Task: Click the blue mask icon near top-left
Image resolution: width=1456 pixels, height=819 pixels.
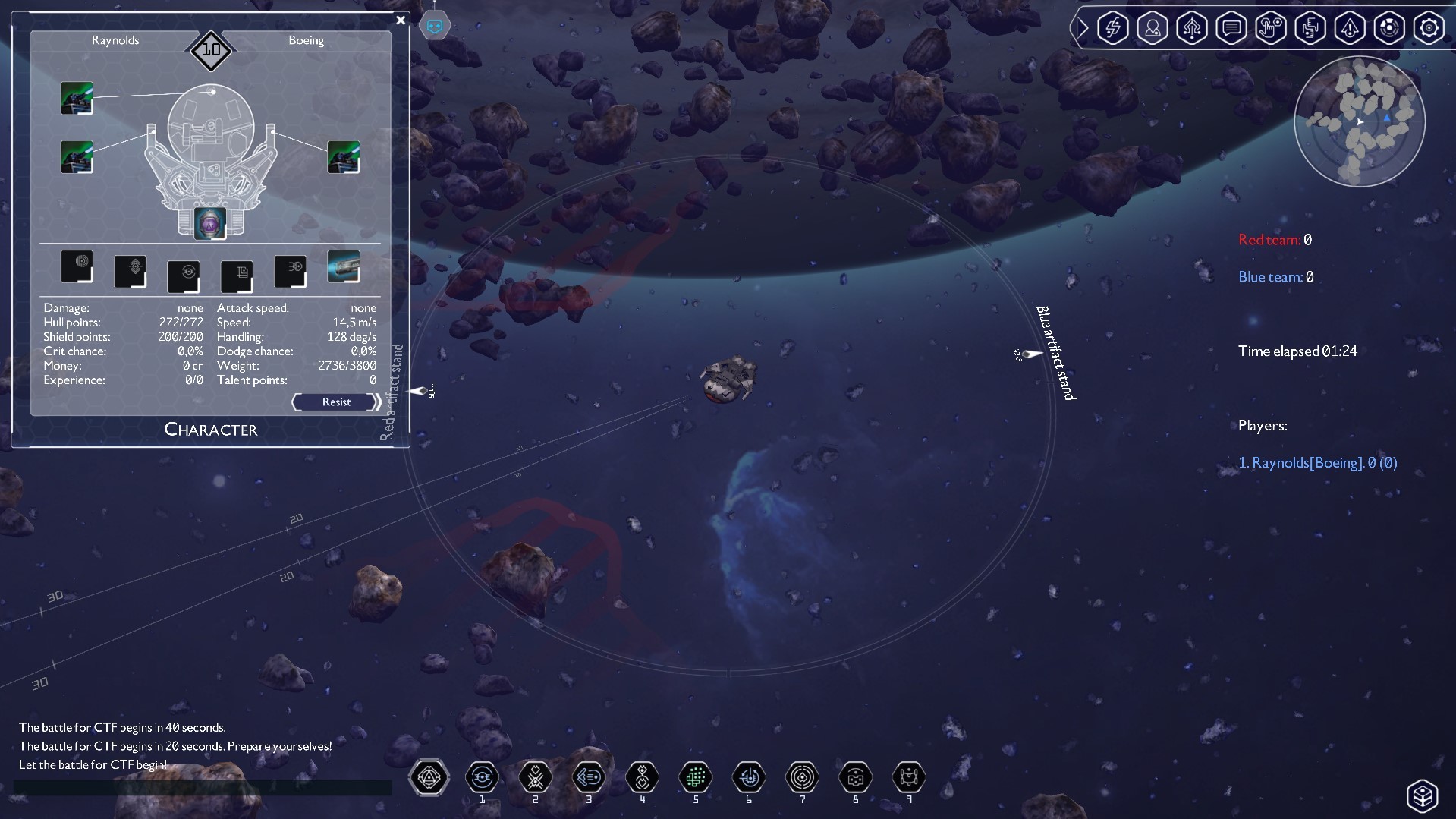Action: tap(435, 24)
